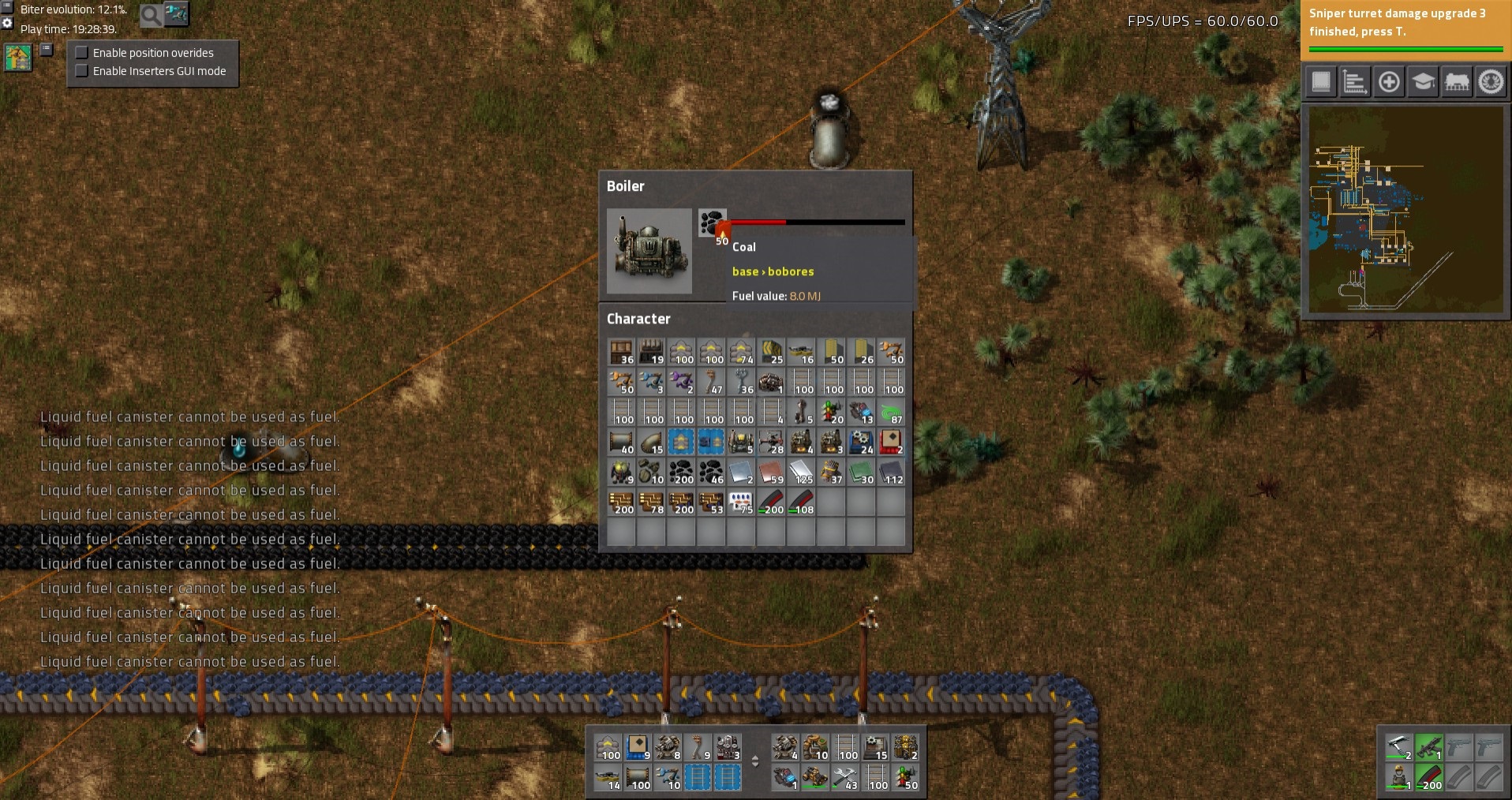The image size is (1512, 800).
Task: Click the minimap to open the map
Action: pyautogui.click(x=1405, y=211)
